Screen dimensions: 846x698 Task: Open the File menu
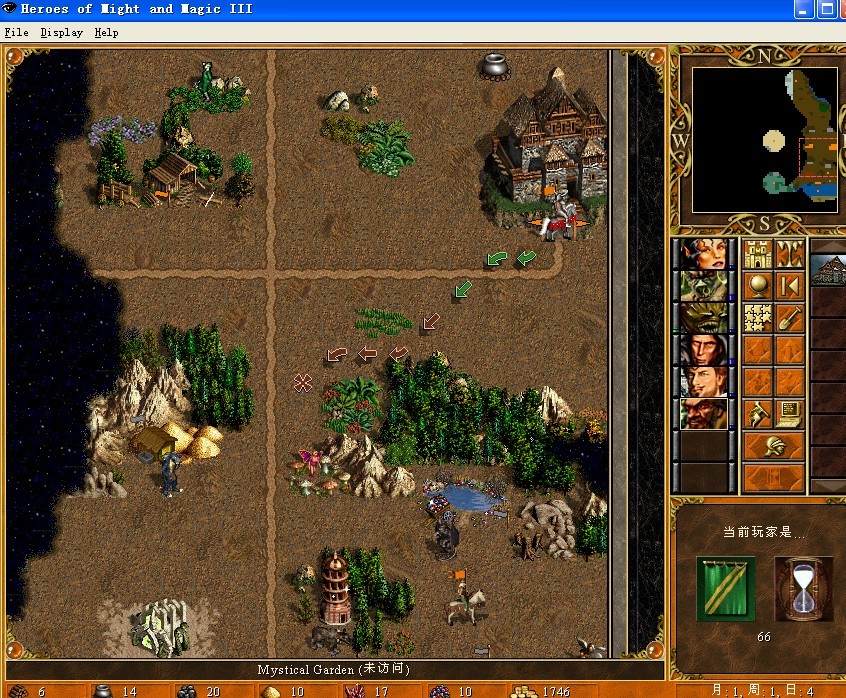(16, 32)
